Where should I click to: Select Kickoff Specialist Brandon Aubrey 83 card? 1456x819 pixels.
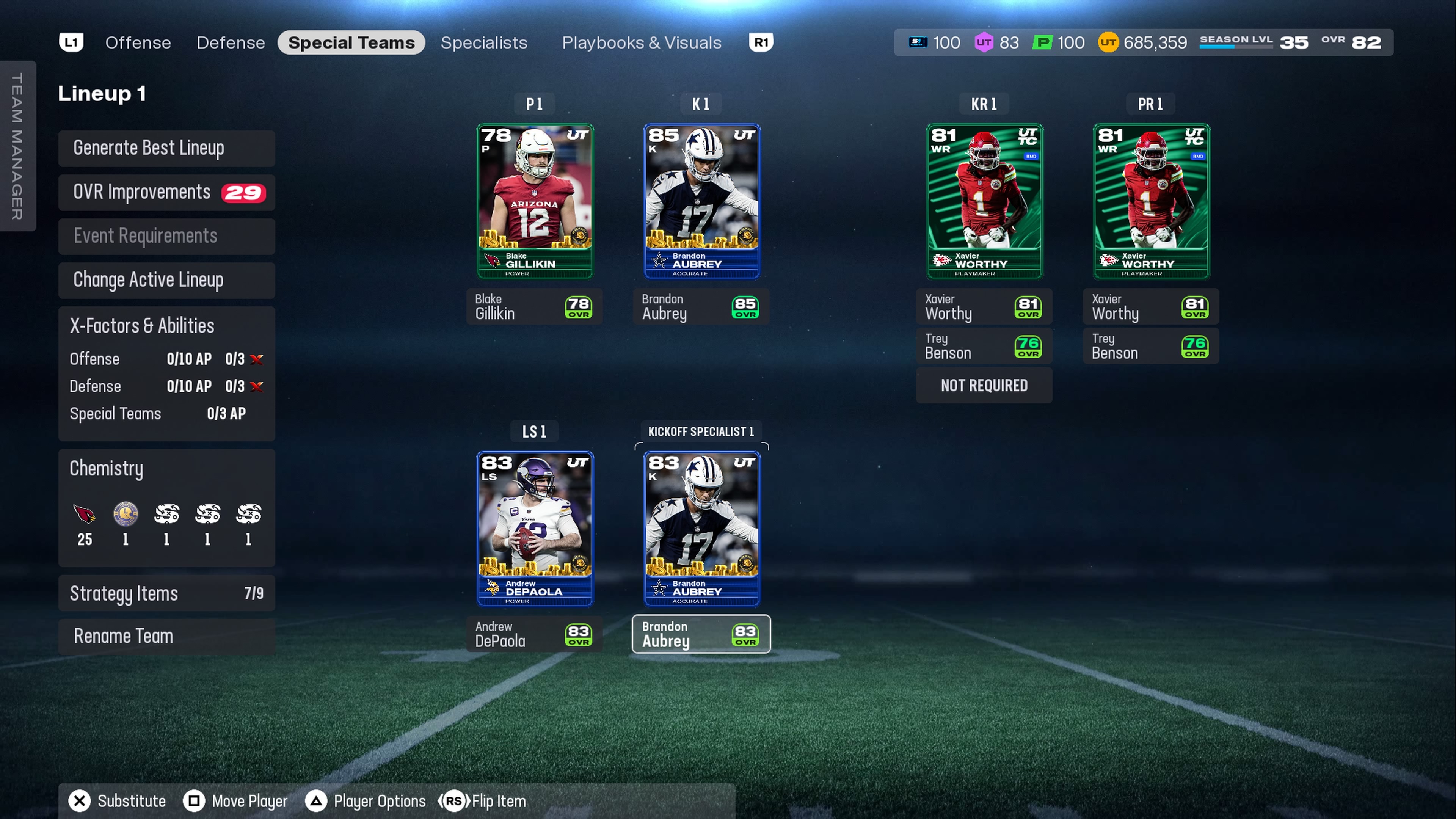click(701, 529)
